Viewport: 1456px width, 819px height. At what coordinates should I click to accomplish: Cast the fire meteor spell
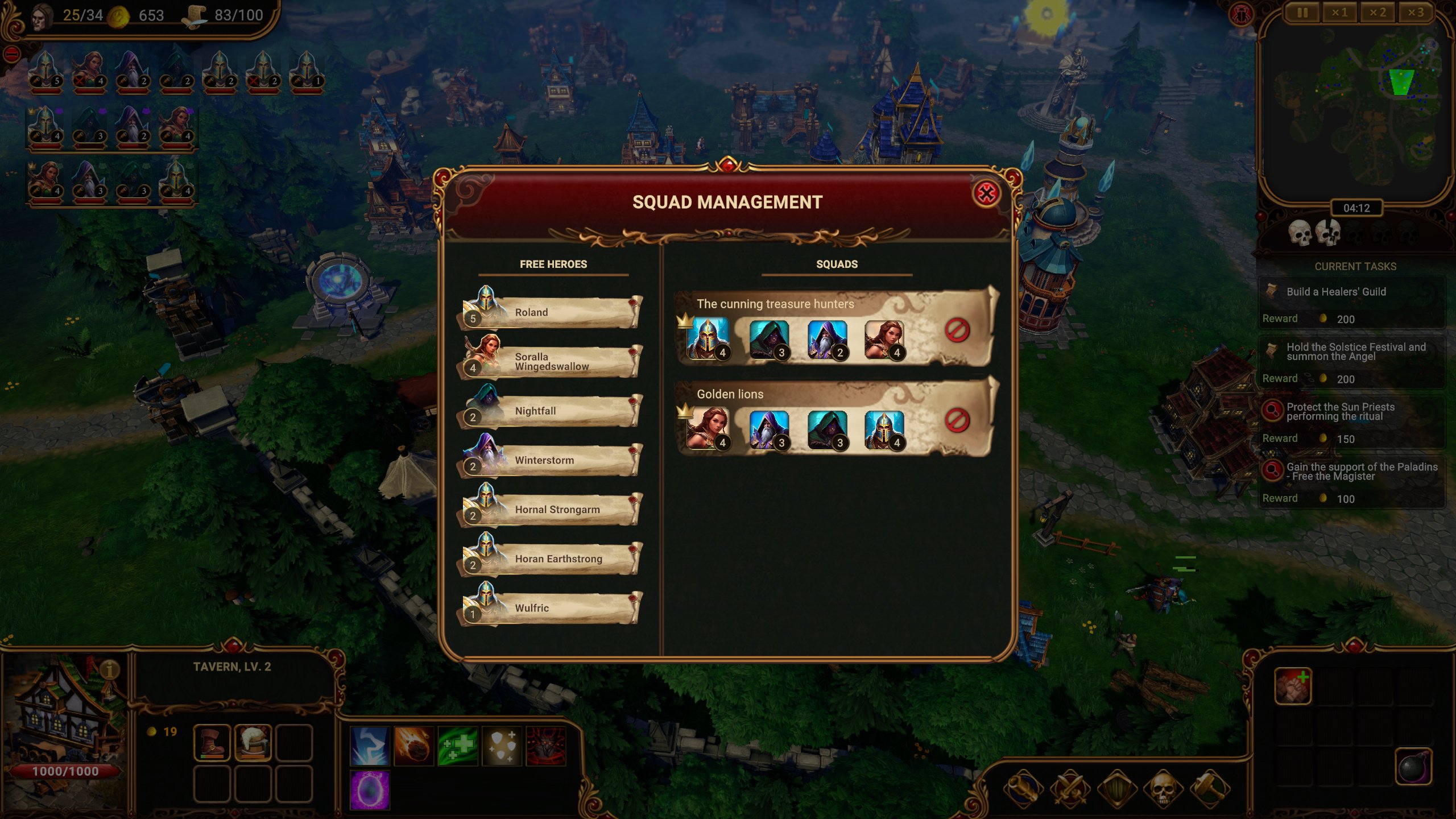coord(413,746)
